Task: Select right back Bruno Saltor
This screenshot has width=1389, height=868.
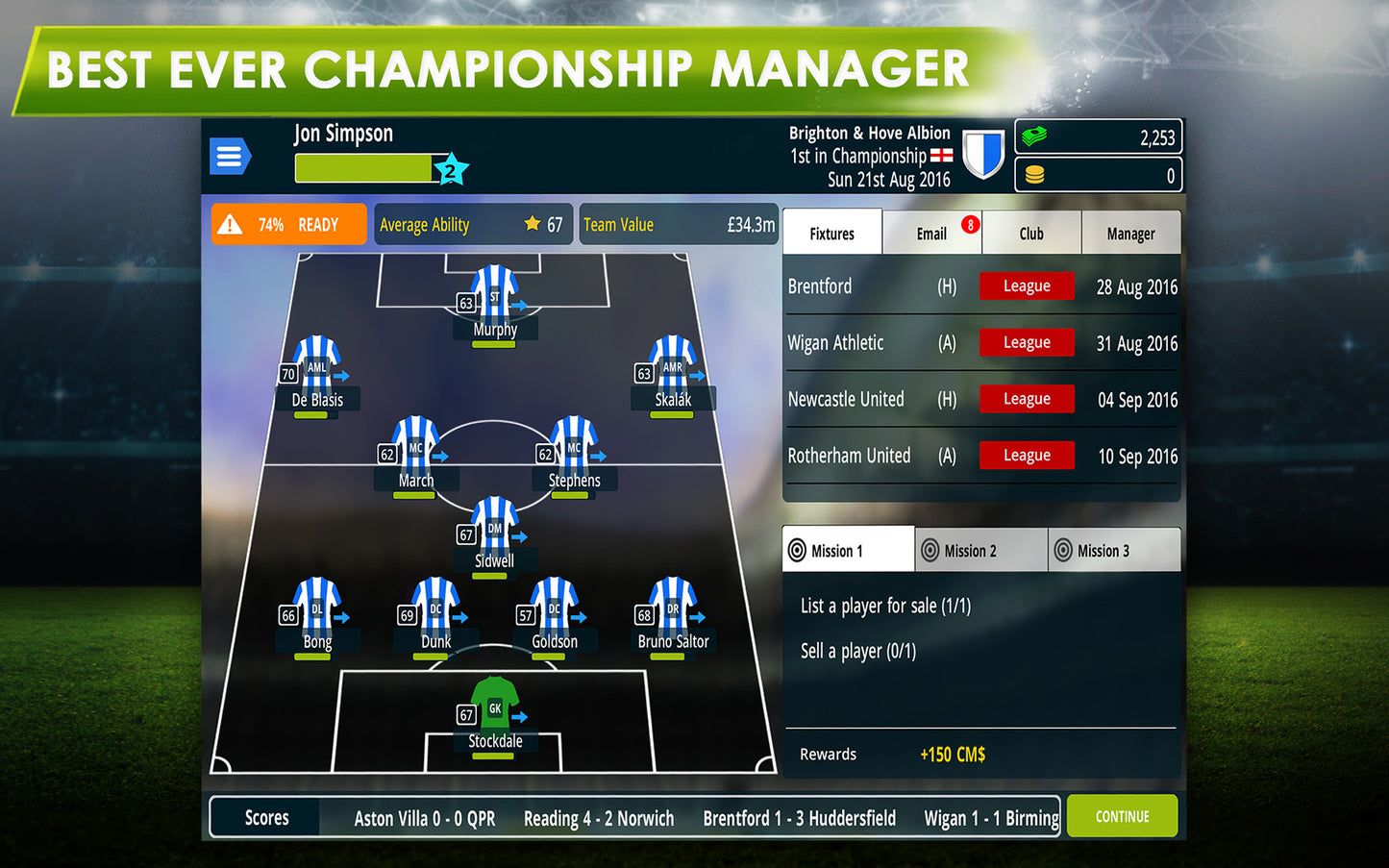Action: 673,610
